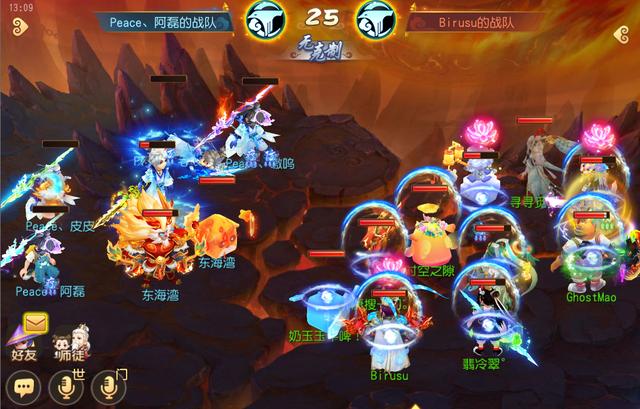The height and width of the screenshot is (409, 640).
Task: Click the top-right corner arrow button
Action: click(x=619, y=36)
